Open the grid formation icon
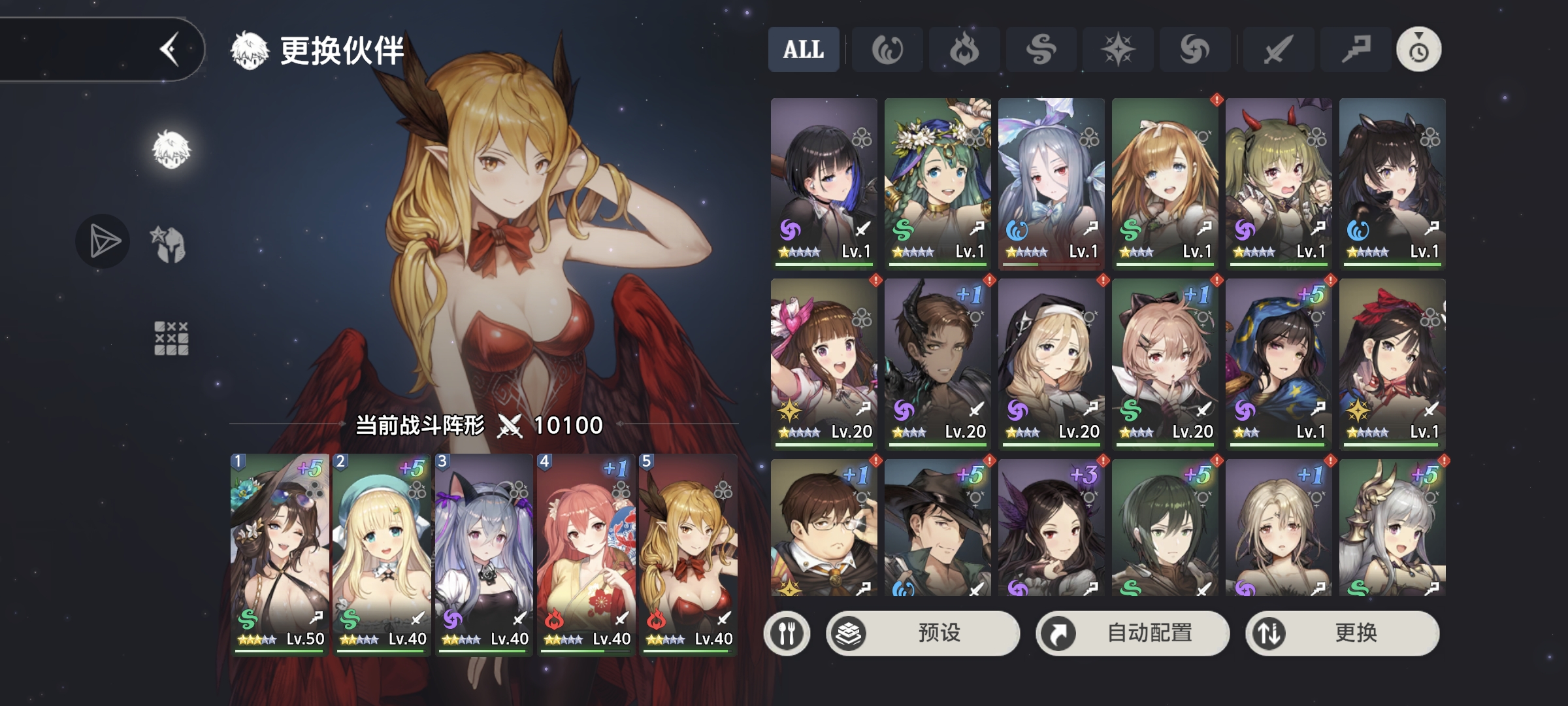 coord(171,338)
